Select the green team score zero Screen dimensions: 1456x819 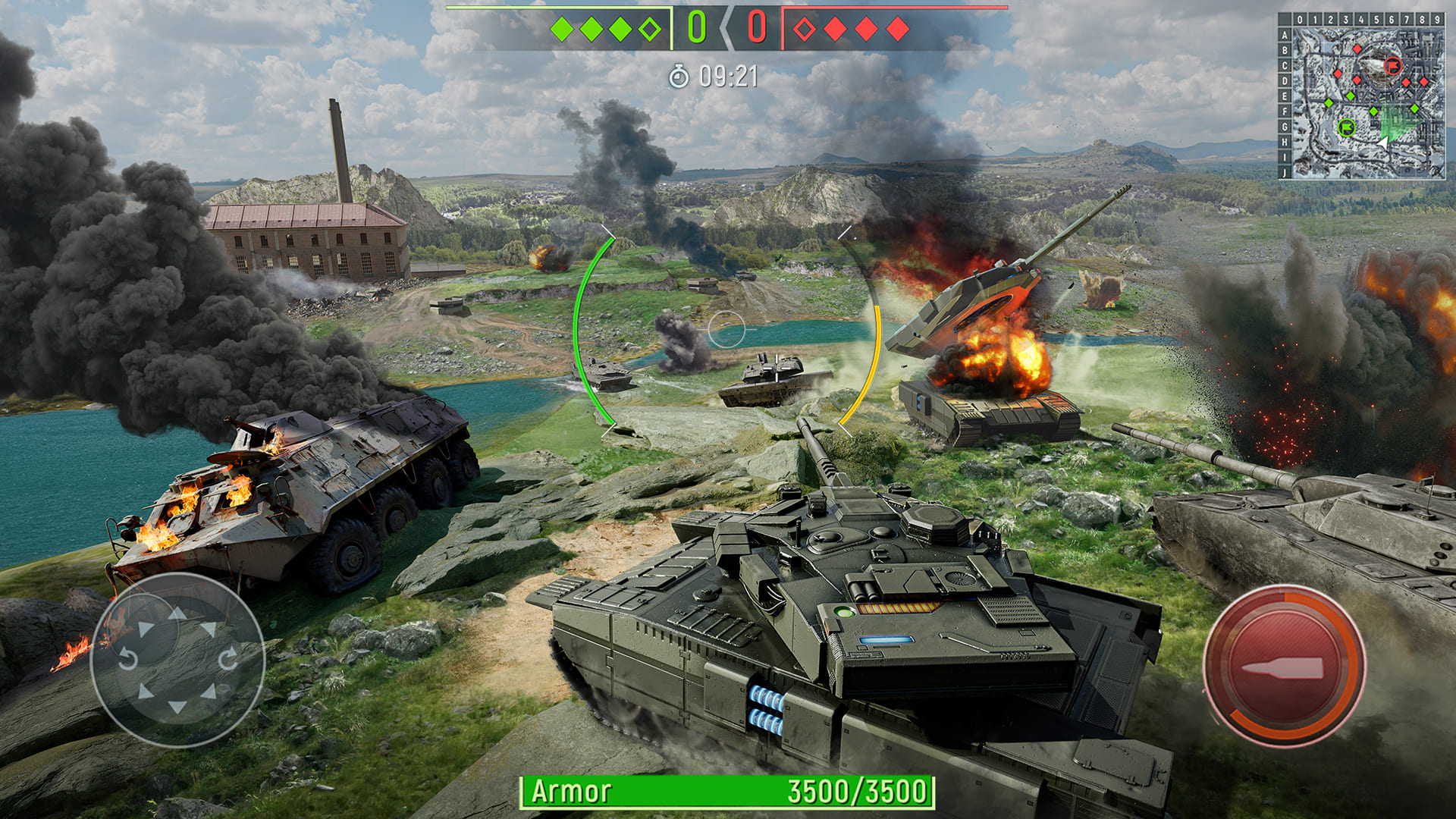coord(696,27)
